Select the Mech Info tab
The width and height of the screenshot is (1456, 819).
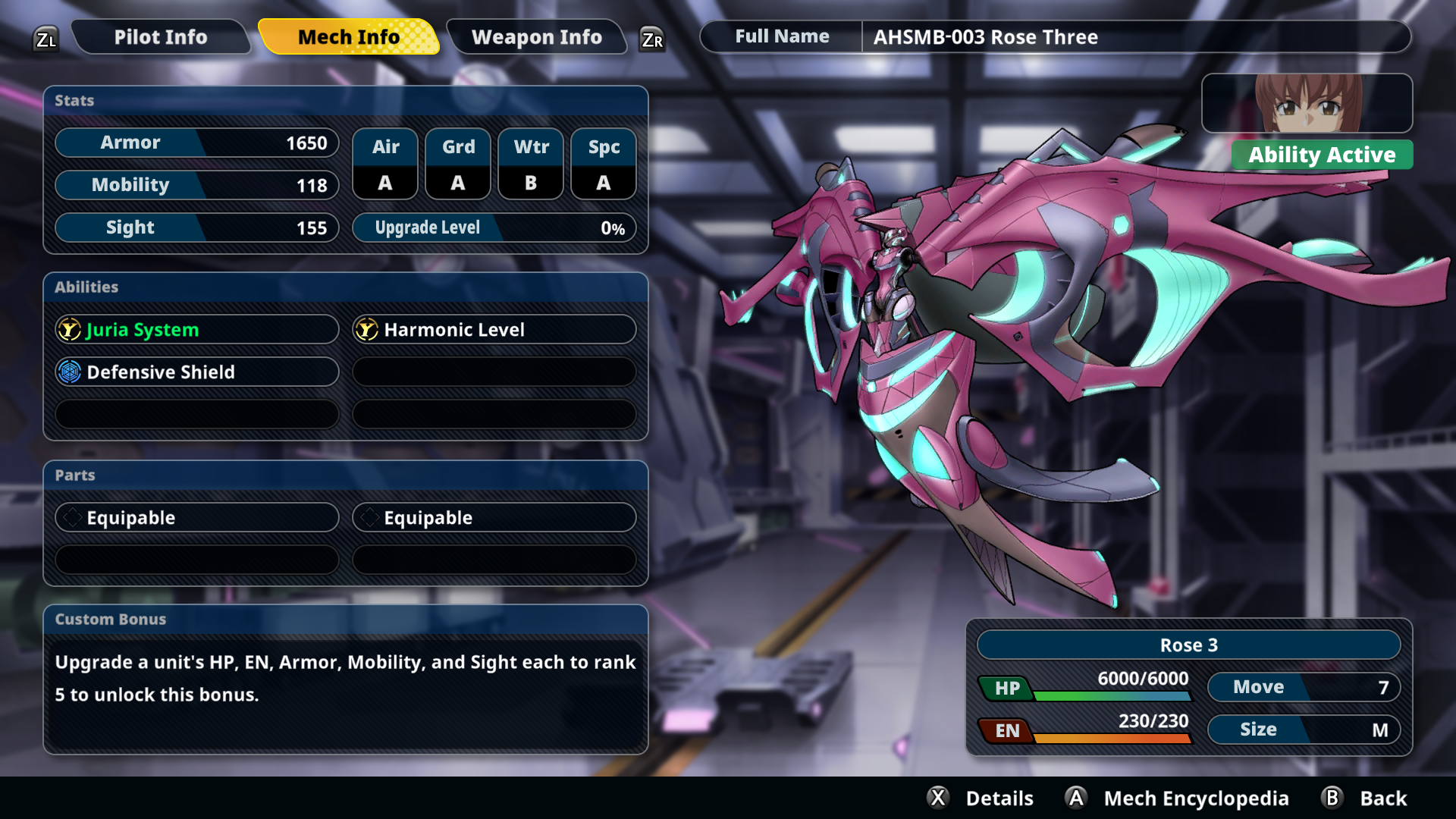[348, 37]
